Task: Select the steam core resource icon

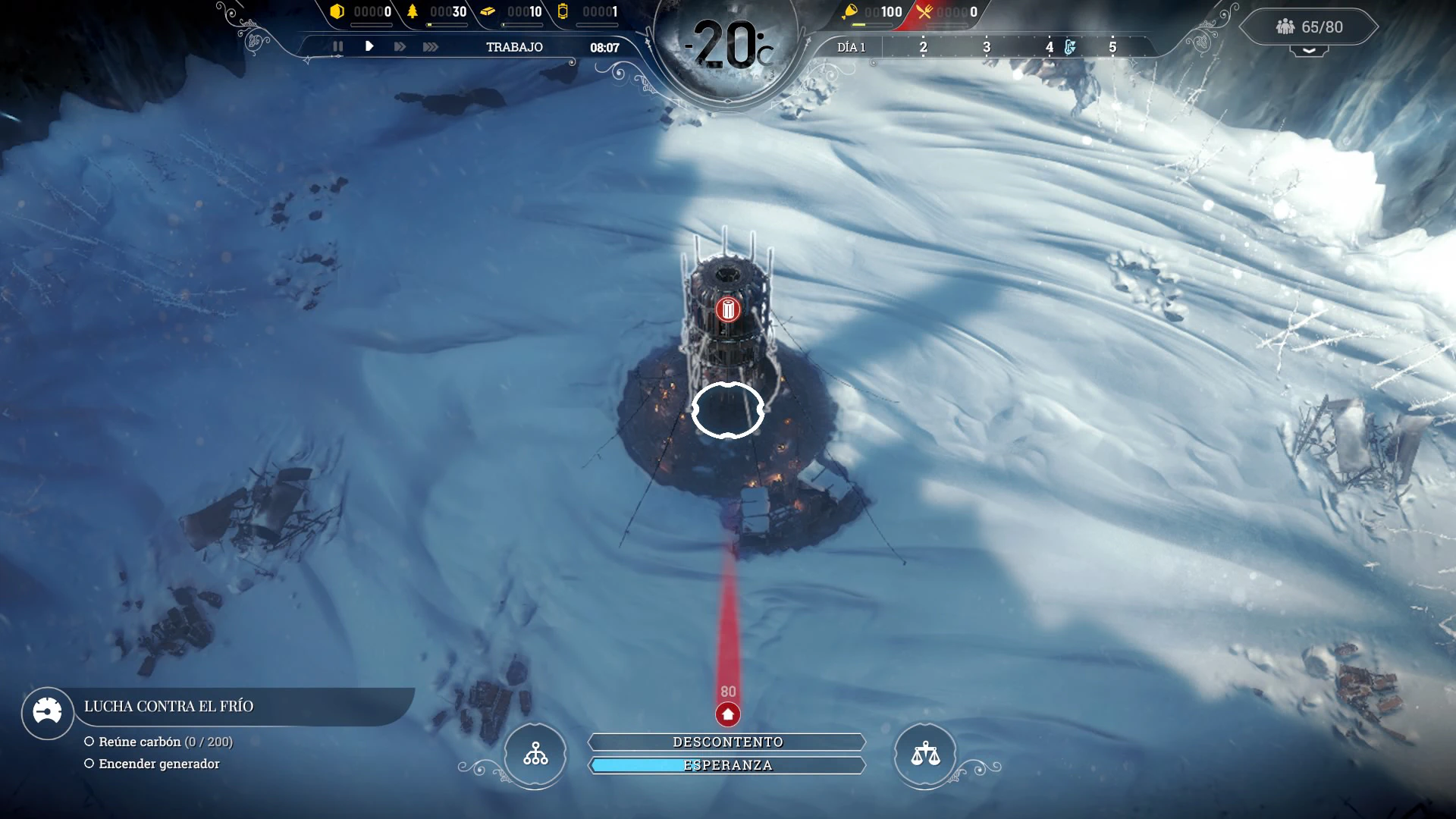Action: tap(563, 11)
